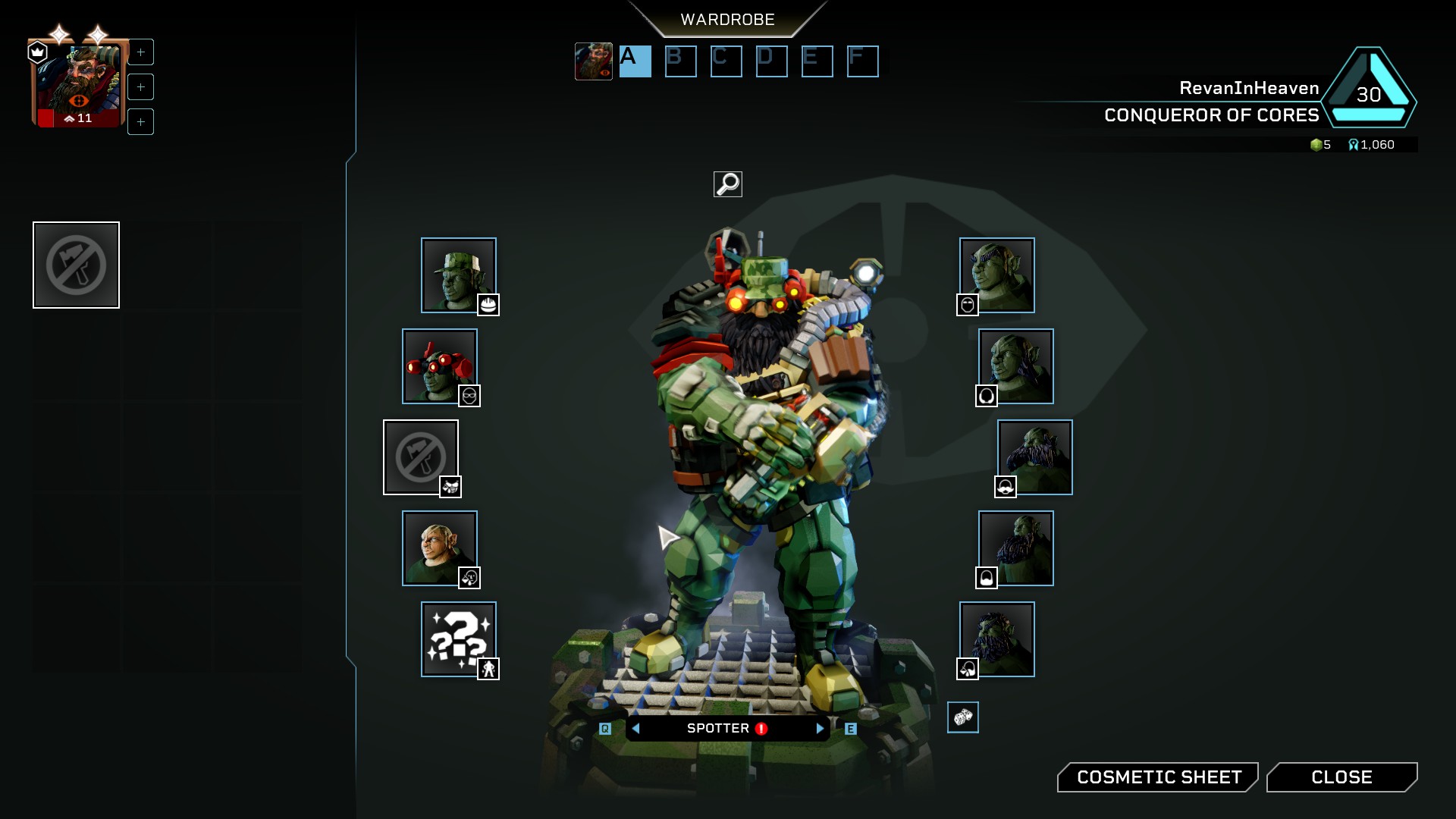The width and height of the screenshot is (1456, 819).
Task: Switch to loadout tab B
Action: coord(680,61)
